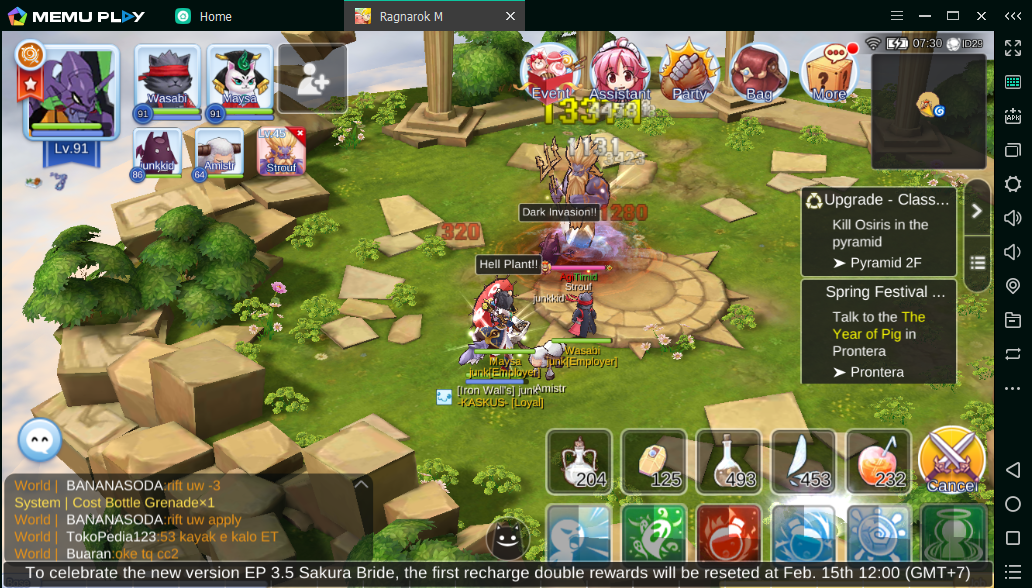Cancel the auto-attack
This screenshot has width=1032, height=588.
pos(951,462)
